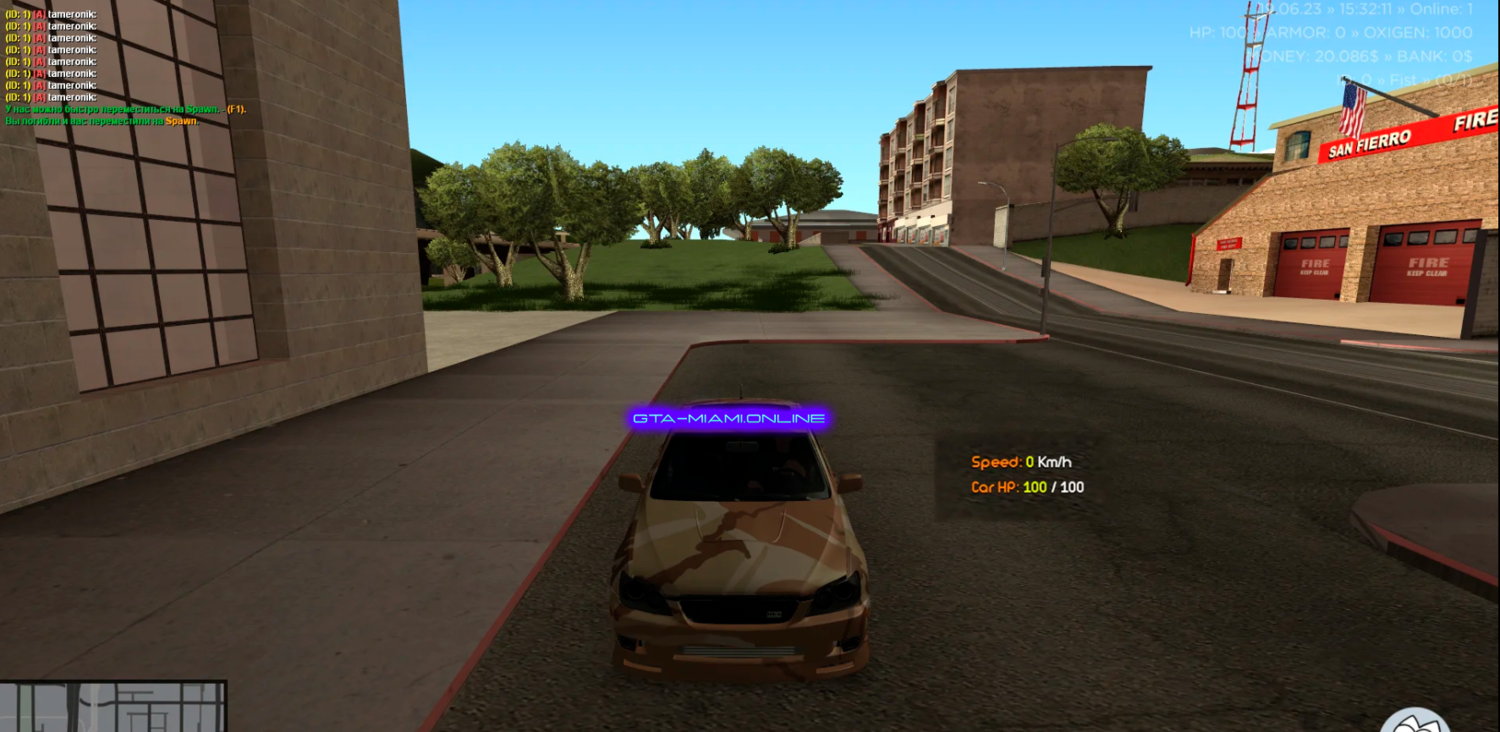Click the round light-blue avatar icon

(x=1414, y=721)
